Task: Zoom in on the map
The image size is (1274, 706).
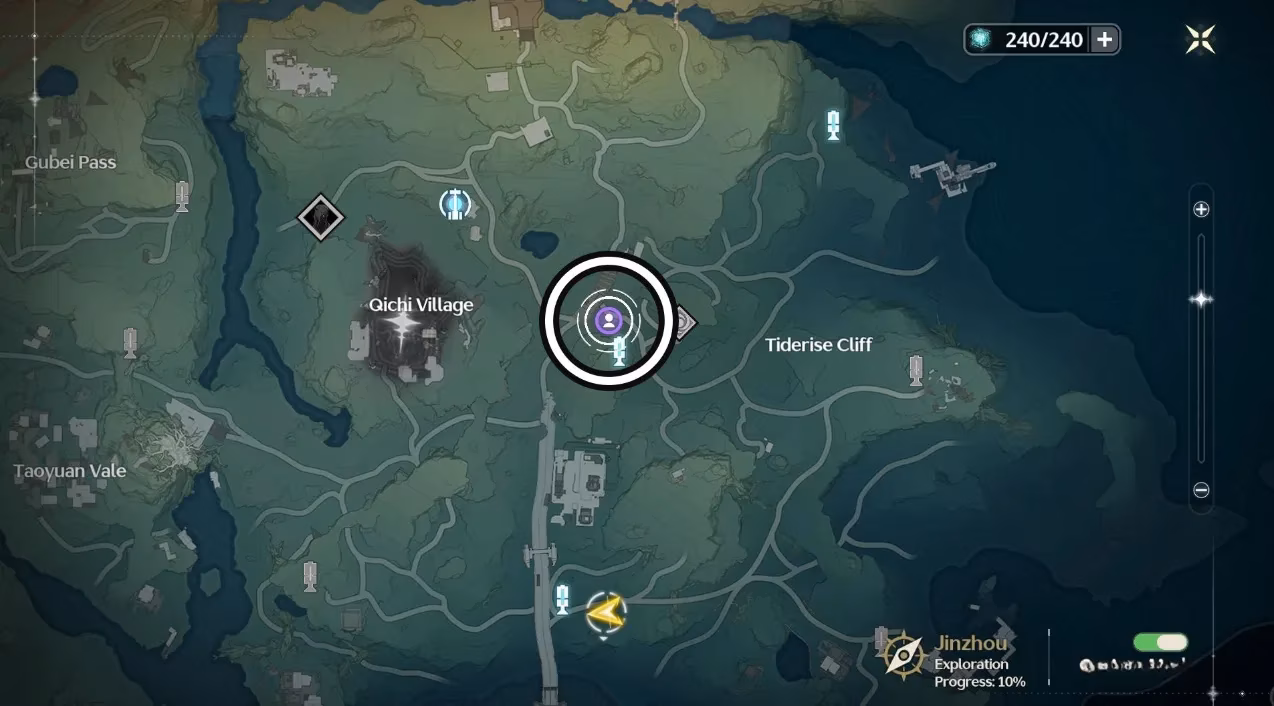Action: (x=1201, y=209)
